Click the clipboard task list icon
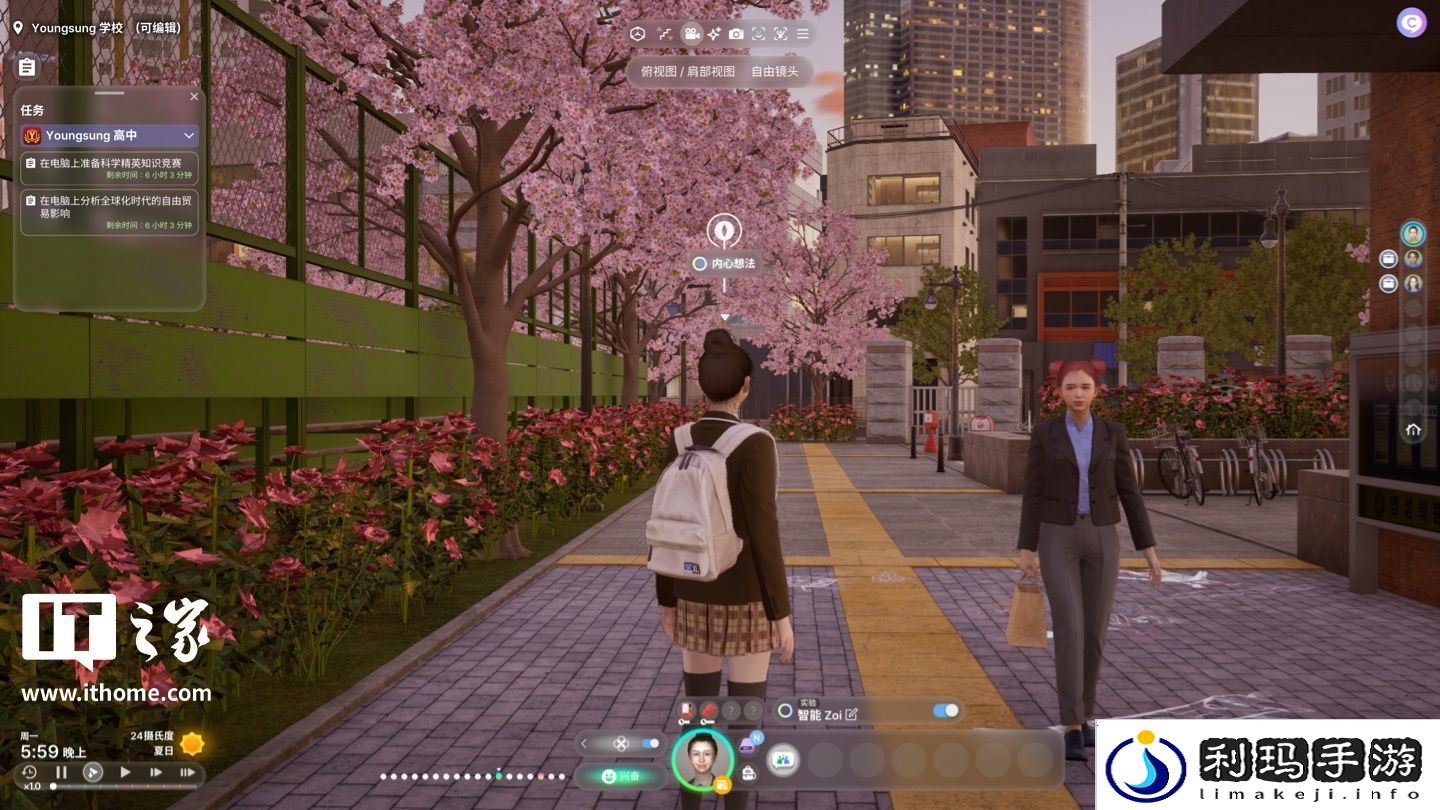 27,67
